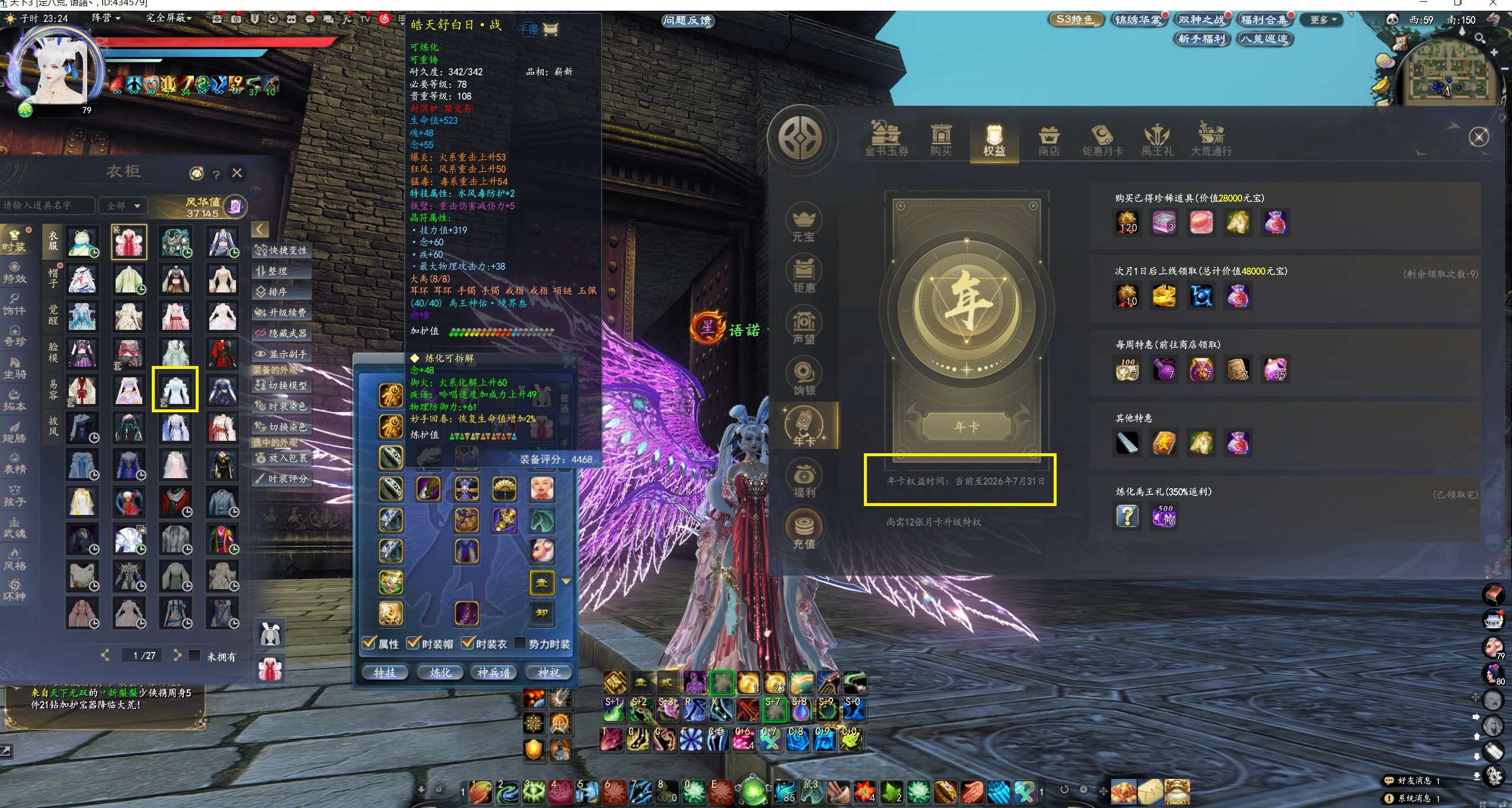1512x808 pixels.
Task: Select the 声望 side category
Action: click(x=803, y=327)
